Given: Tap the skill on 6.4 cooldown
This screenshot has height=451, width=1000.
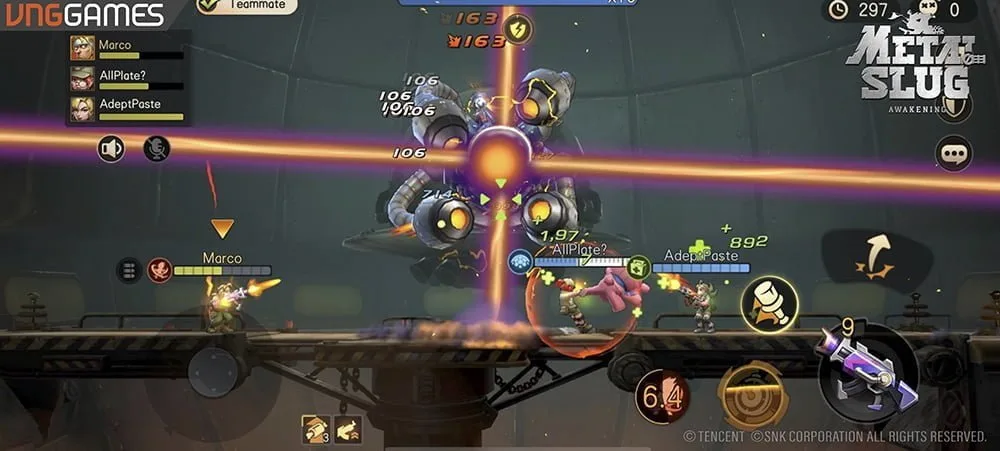Looking at the screenshot, I should 663,397.
